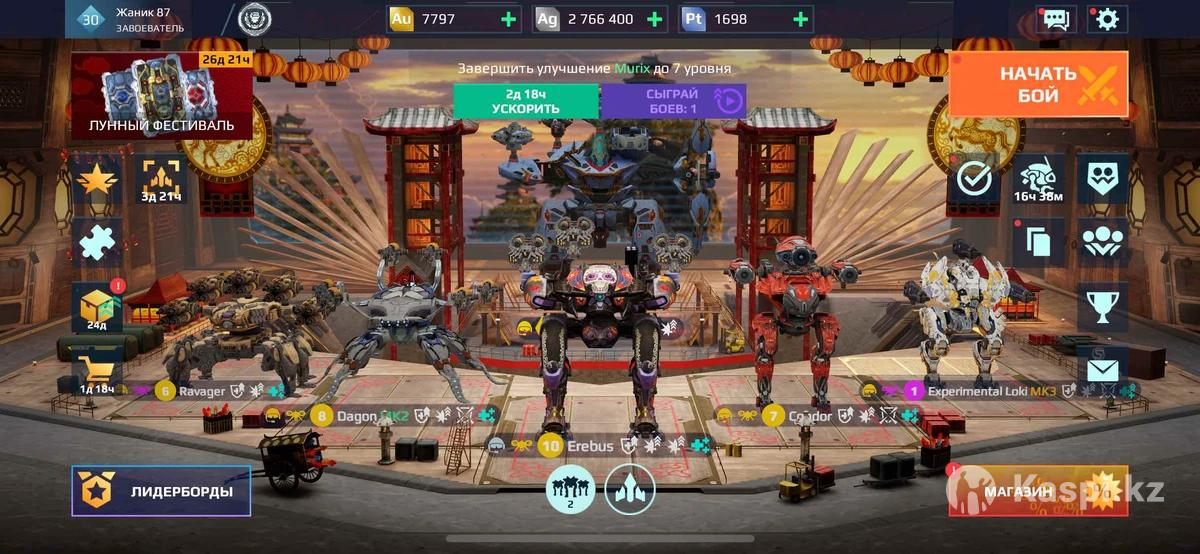The width and height of the screenshot is (1200, 554).
Task: Open the МАГАЗИН shop
Action: point(1038,491)
